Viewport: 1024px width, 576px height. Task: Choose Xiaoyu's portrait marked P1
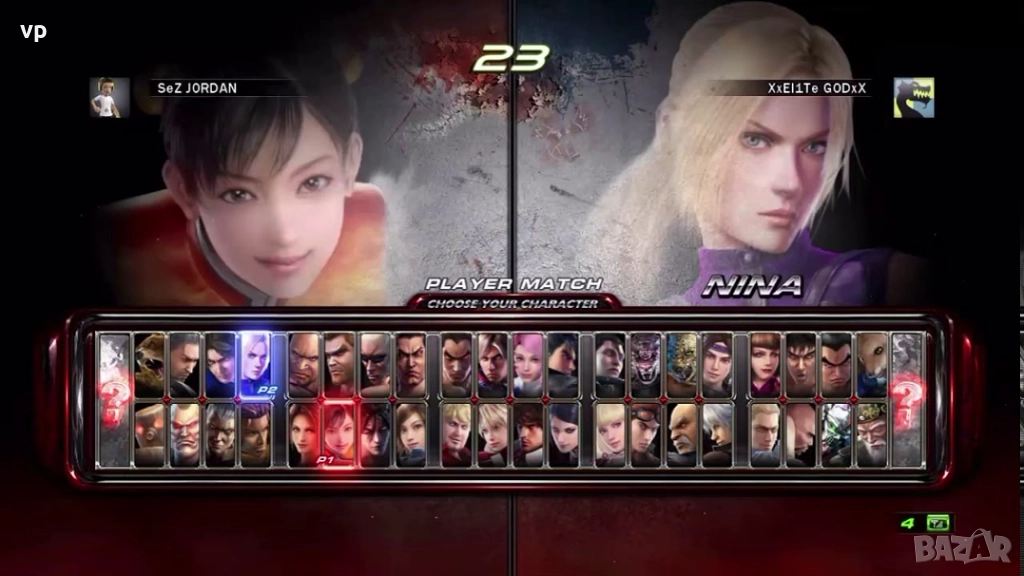339,434
